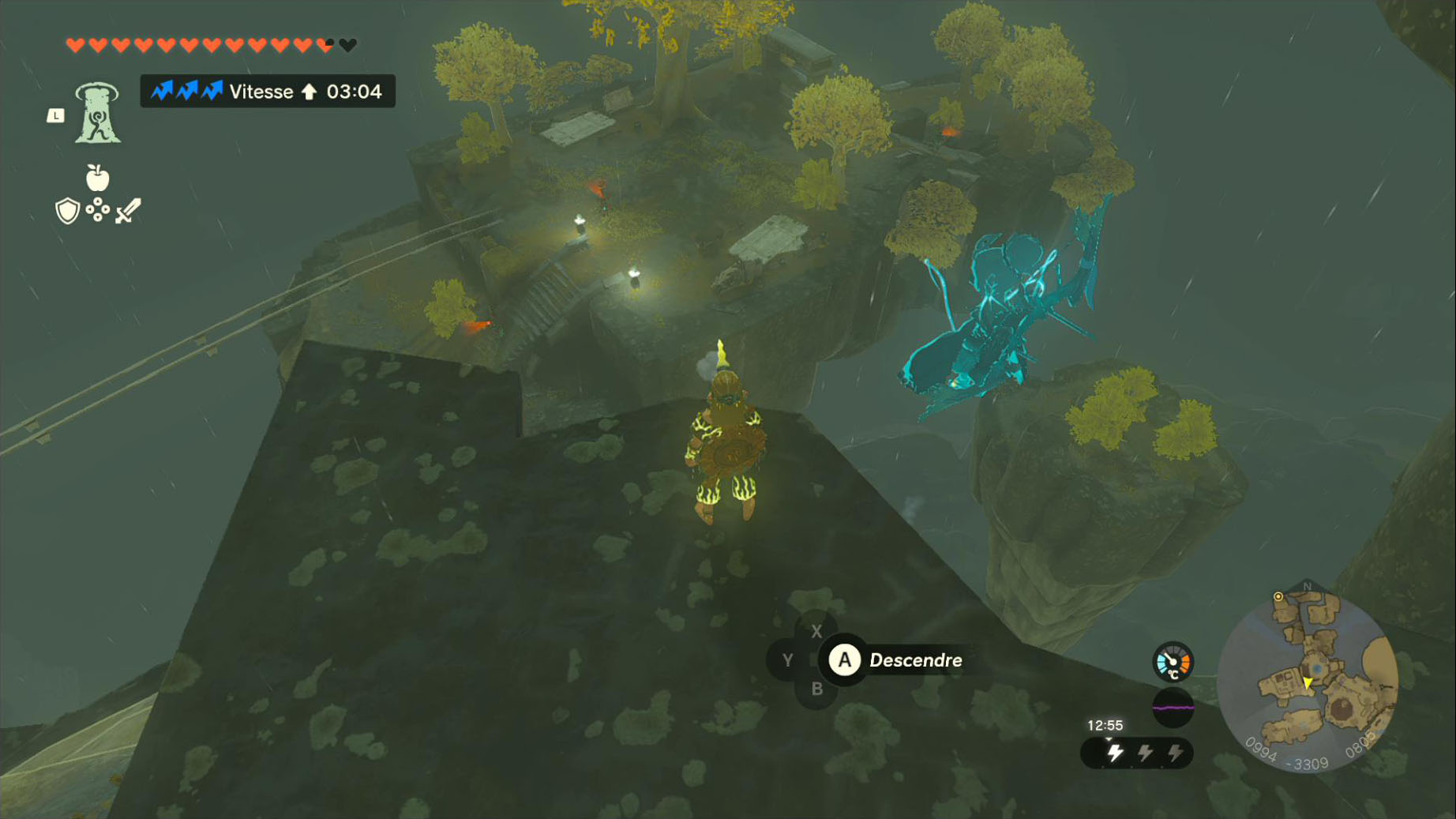Select the apple materials shortcut icon
Image resolution: width=1456 pixels, height=819 pixels.
[97, 178]
